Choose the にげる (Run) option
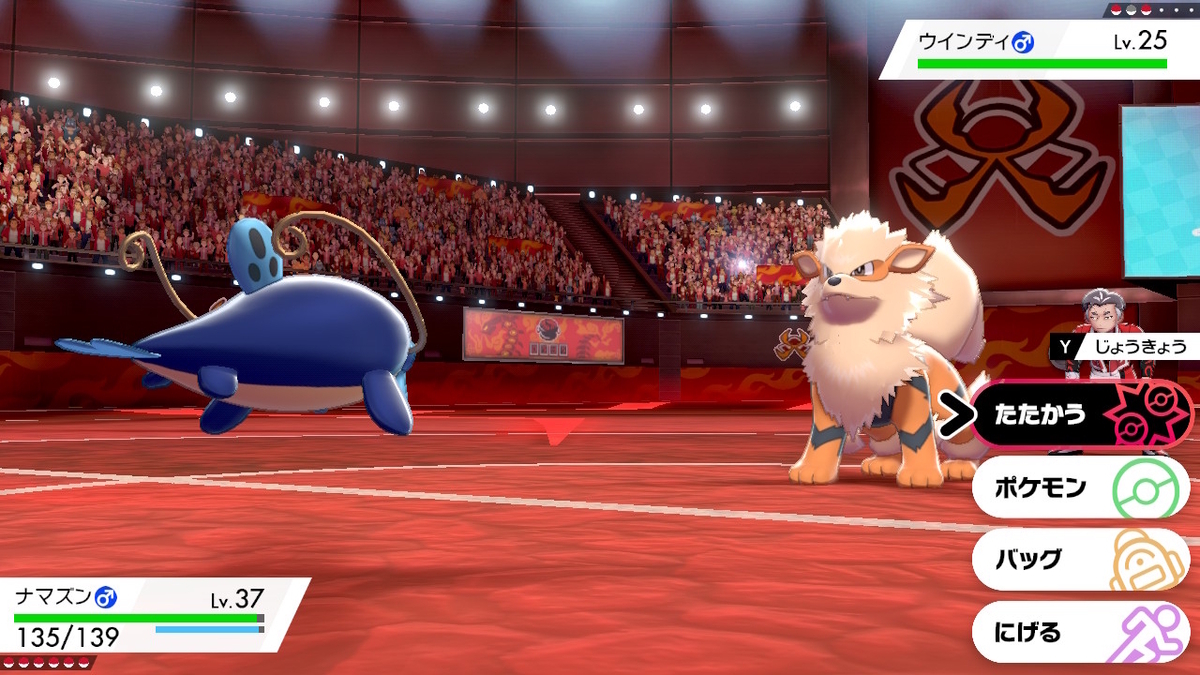Viewport: 1200px width, 675px height. (x=1080, y=632)
